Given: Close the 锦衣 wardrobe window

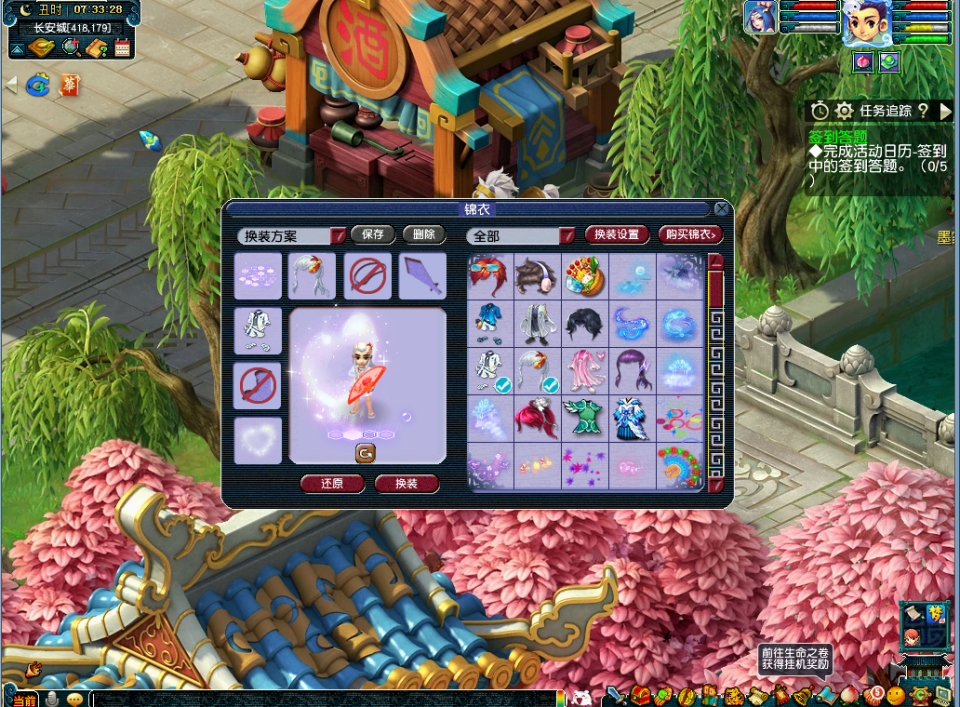Looking at the screenshot, I should tap(721, 209).
